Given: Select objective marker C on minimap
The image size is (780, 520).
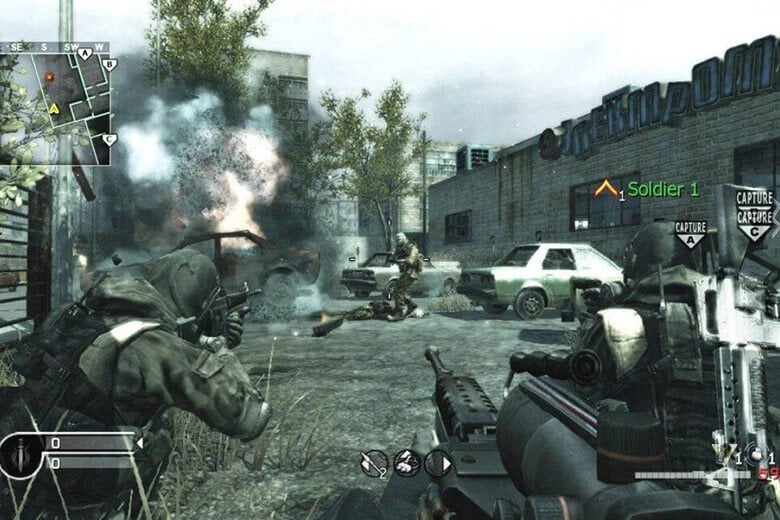Looking at the screenshot, I should coord(109,140).
